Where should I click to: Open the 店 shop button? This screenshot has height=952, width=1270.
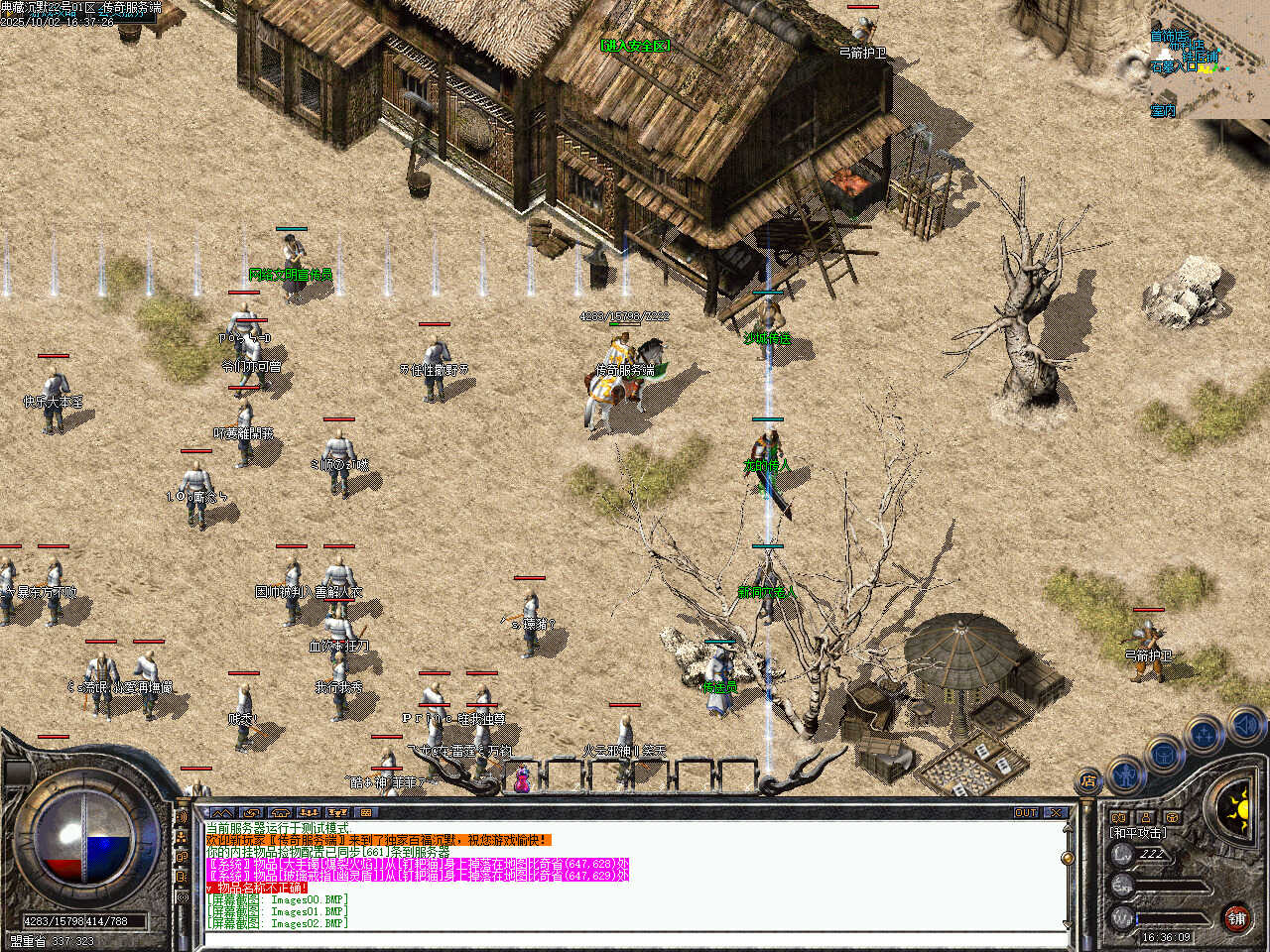coord(1089,781)
